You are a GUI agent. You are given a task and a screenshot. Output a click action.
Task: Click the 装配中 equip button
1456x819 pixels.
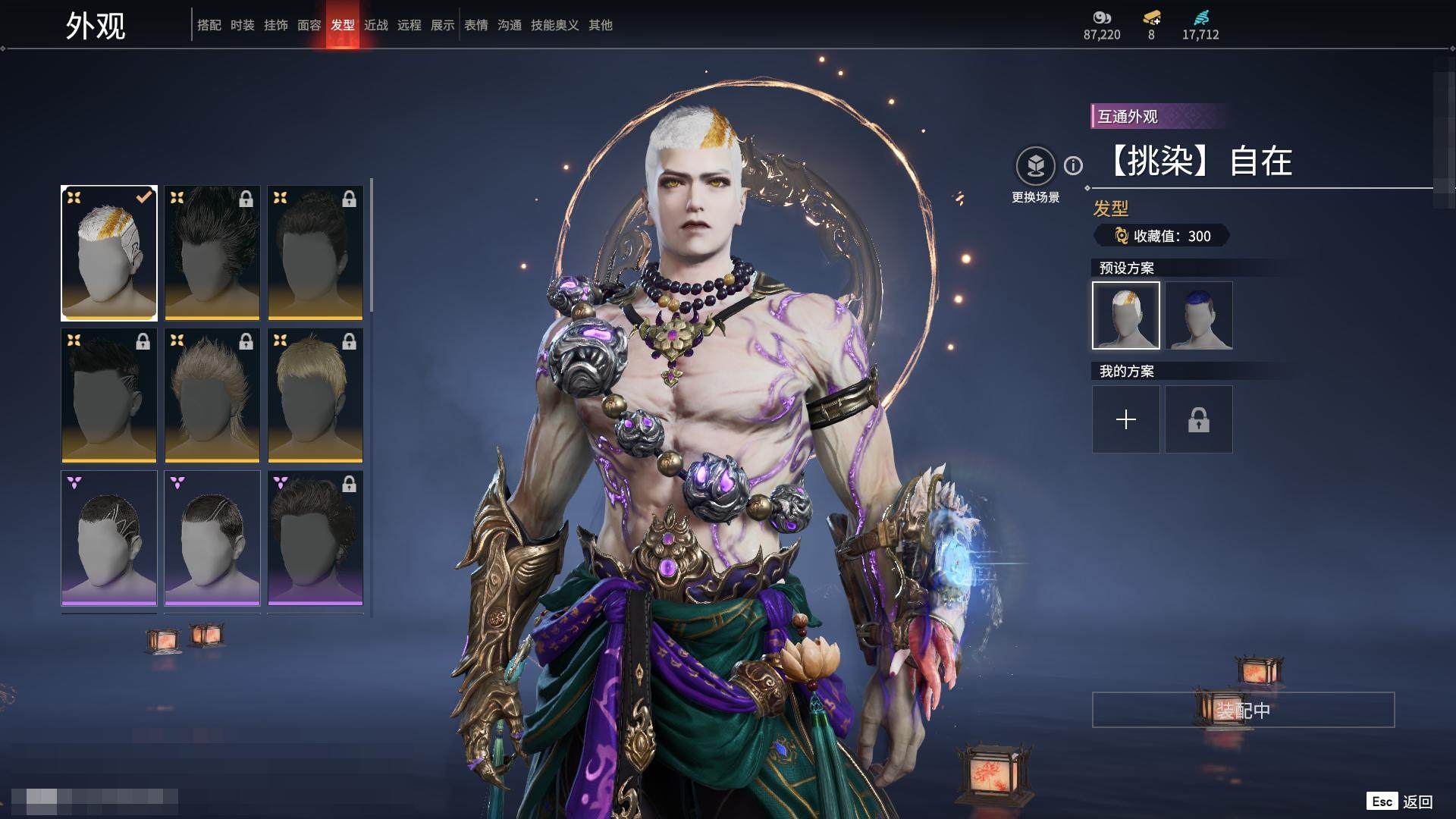tap(1243, 710)
